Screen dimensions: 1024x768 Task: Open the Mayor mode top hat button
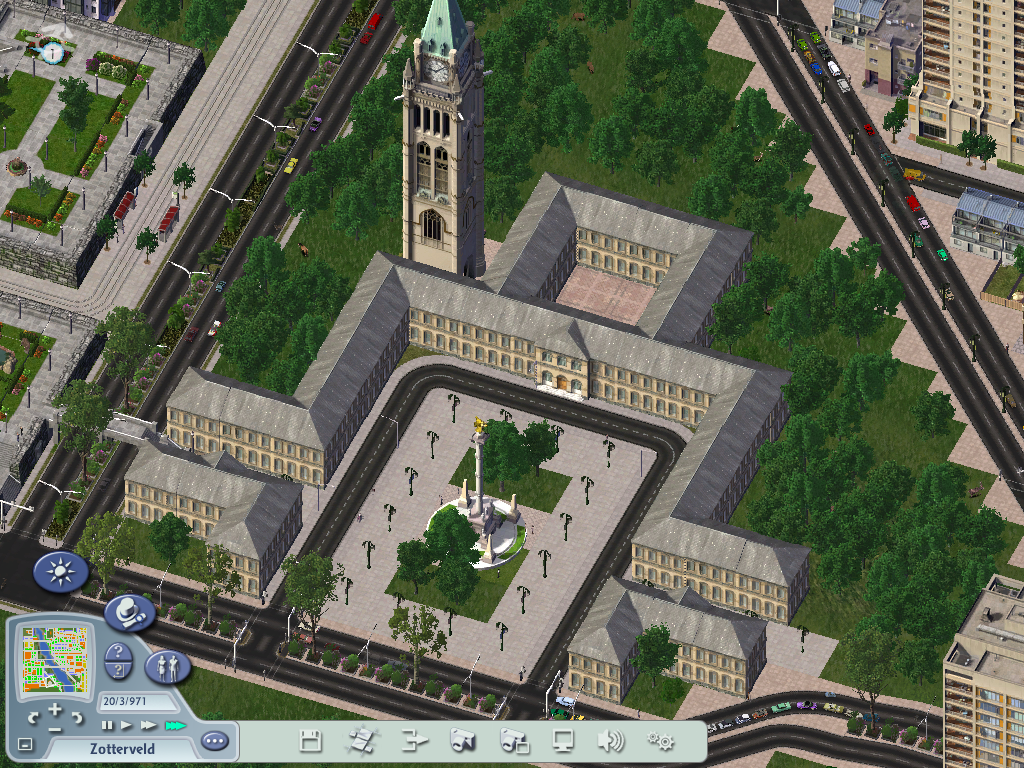coord(129,611)
